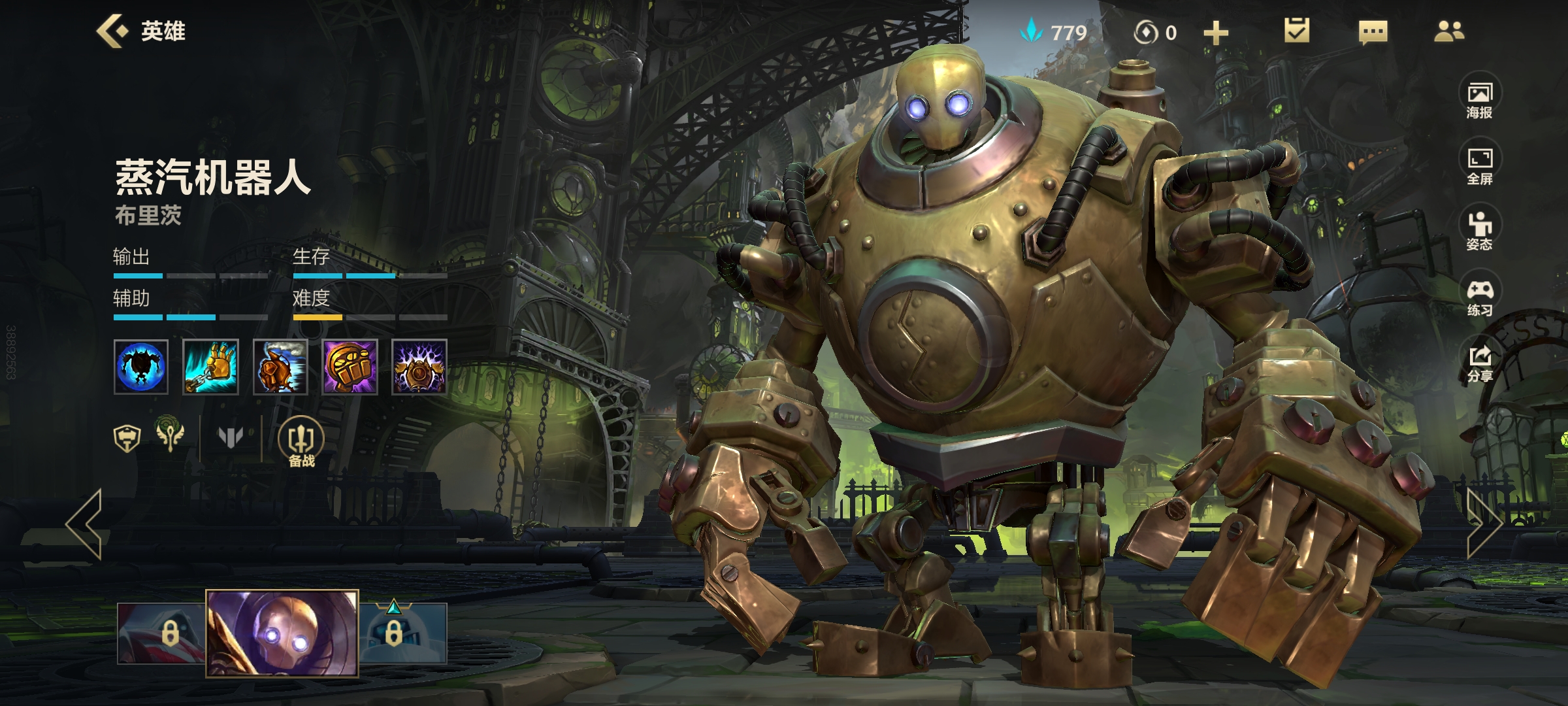The width and height of the screenshot is (1568, 706).
Task: Select the Power Fist ability icon
Action: pyautogui.click(x=350, y=367)
